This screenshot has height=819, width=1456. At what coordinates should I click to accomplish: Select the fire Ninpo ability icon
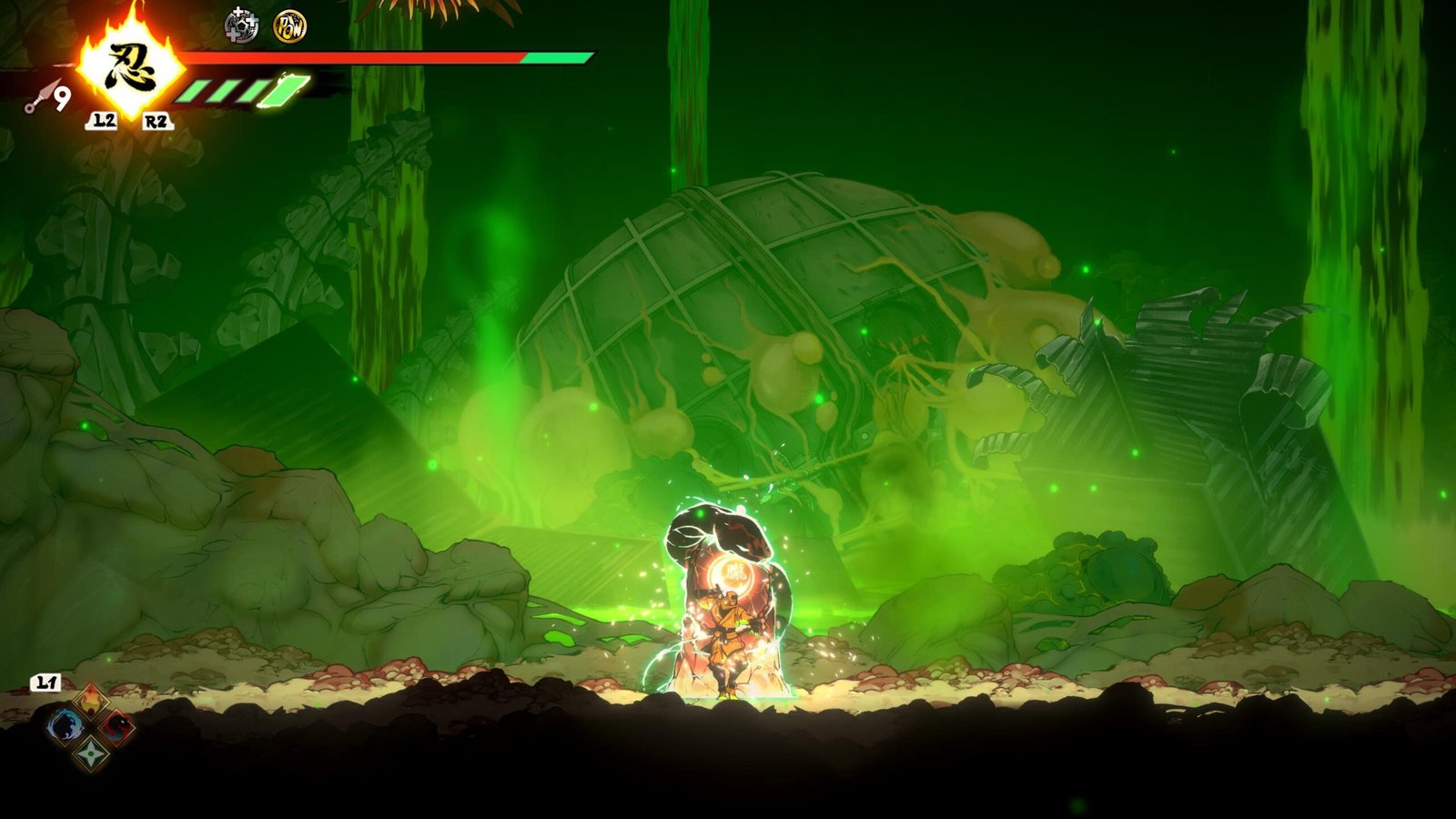pyautogui.click(x=91, y=701)
